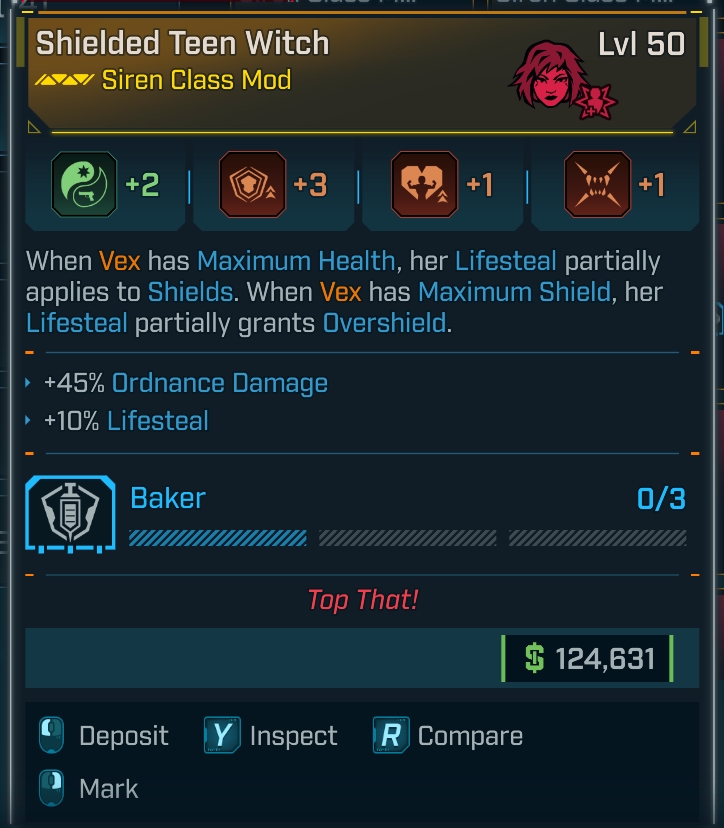Viewport: 724px width, 828px height.
Task: Select the fanged mouth skill icon
Action: pos(597,185)
